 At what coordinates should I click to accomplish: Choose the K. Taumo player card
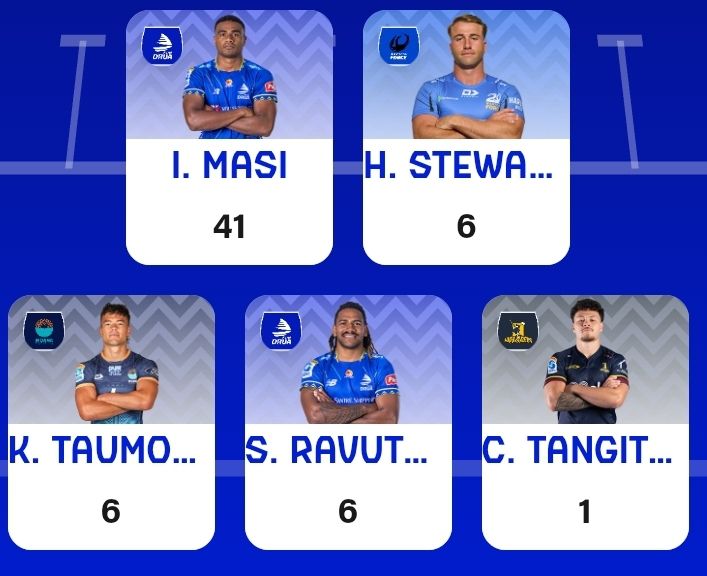coord(111,422)
